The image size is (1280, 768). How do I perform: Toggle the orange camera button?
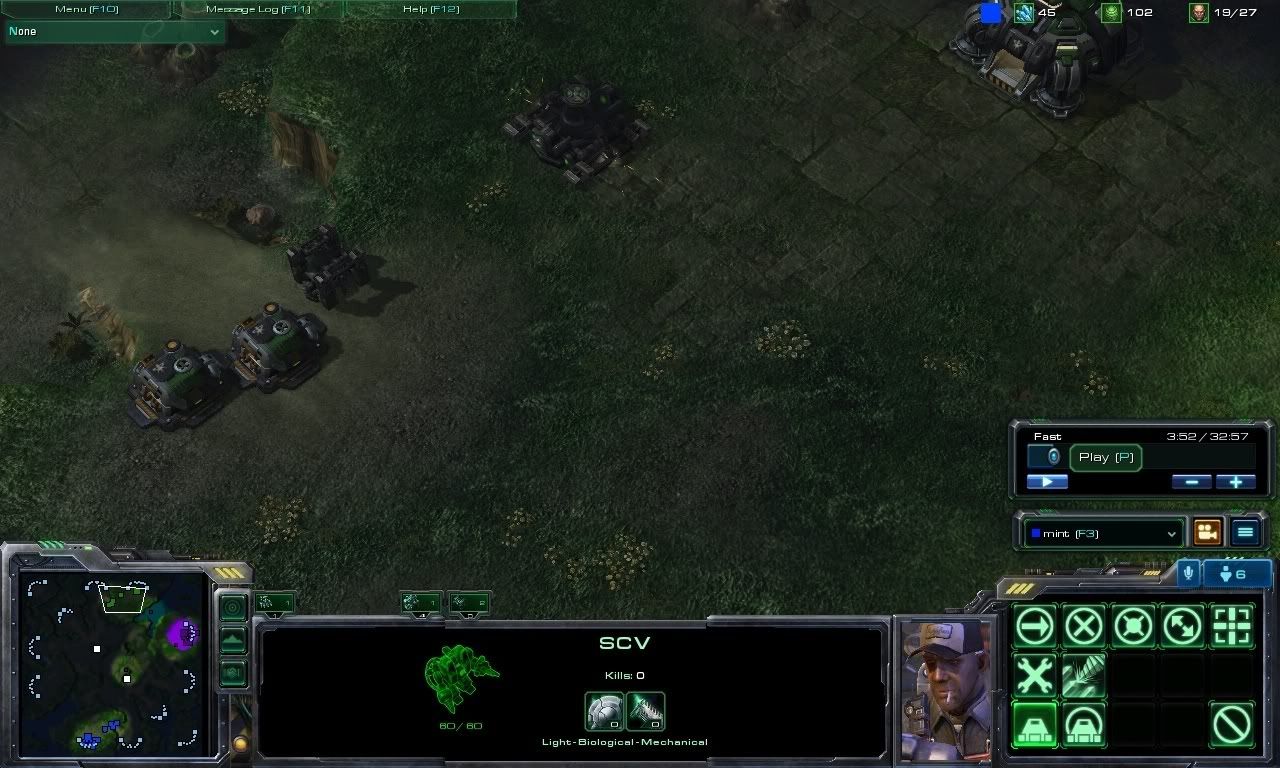click(1208, 533)
